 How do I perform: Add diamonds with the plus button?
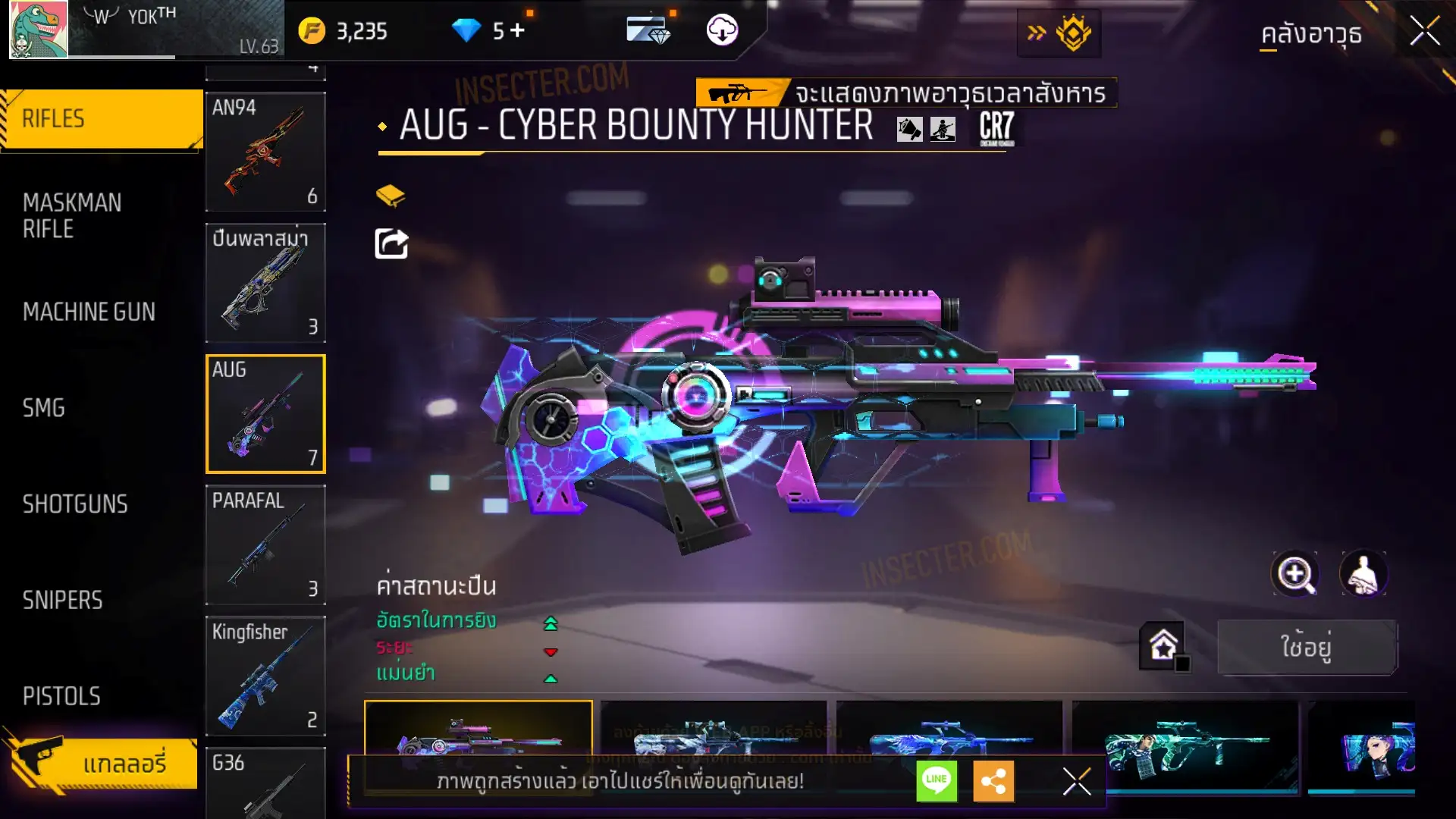coord(517,30)
